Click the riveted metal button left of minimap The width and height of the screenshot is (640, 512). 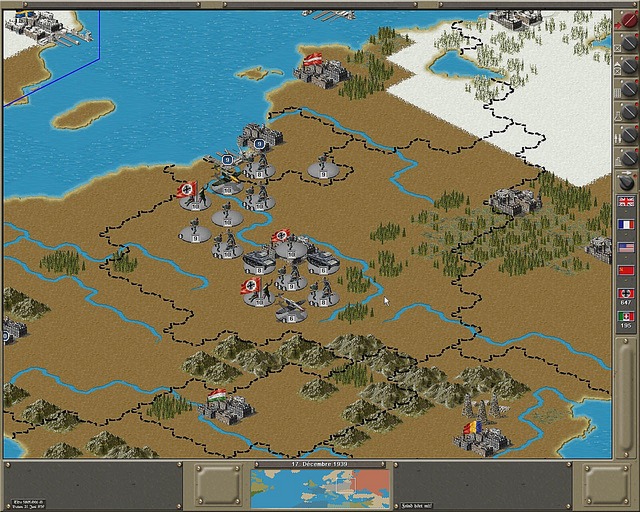(216, 485)
